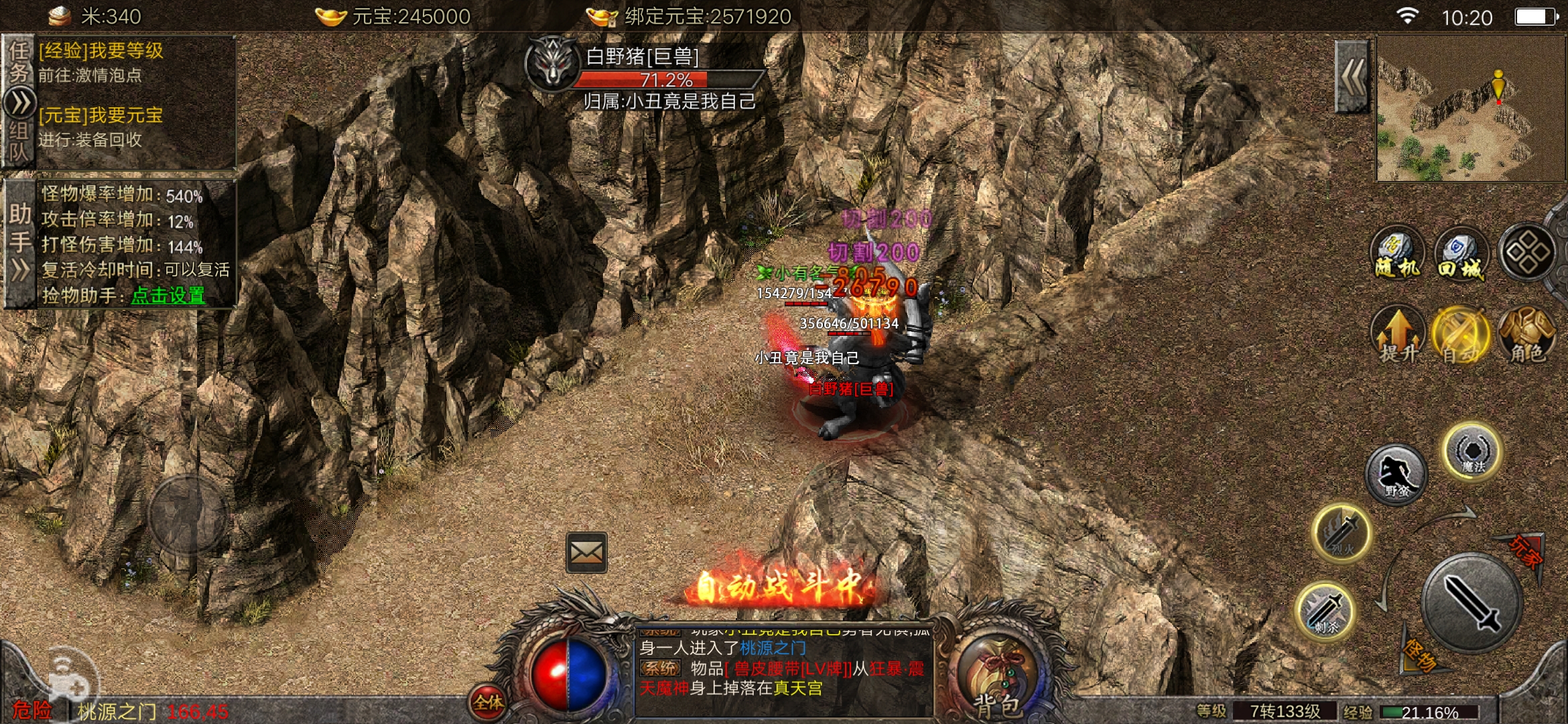Switch to the 组队 team tab
The width and height of the screenshot is (1568, 724).
18,142
